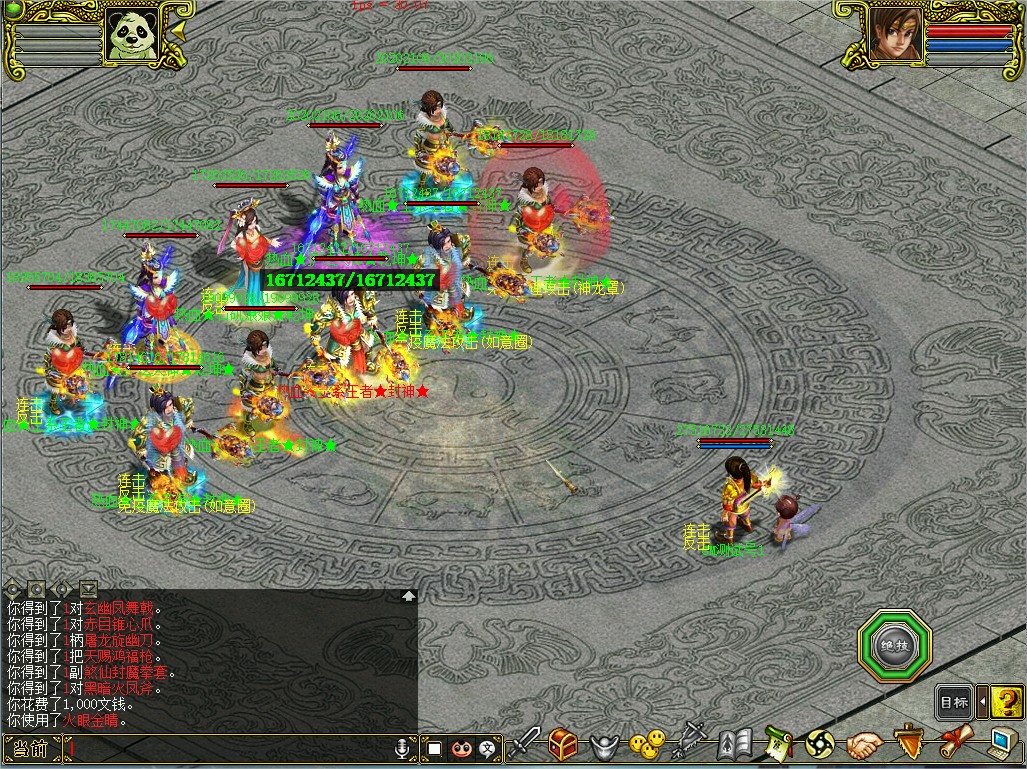Open the handshake trade icon
This screenshot has width=1027, height=769.
click(865, 745)
